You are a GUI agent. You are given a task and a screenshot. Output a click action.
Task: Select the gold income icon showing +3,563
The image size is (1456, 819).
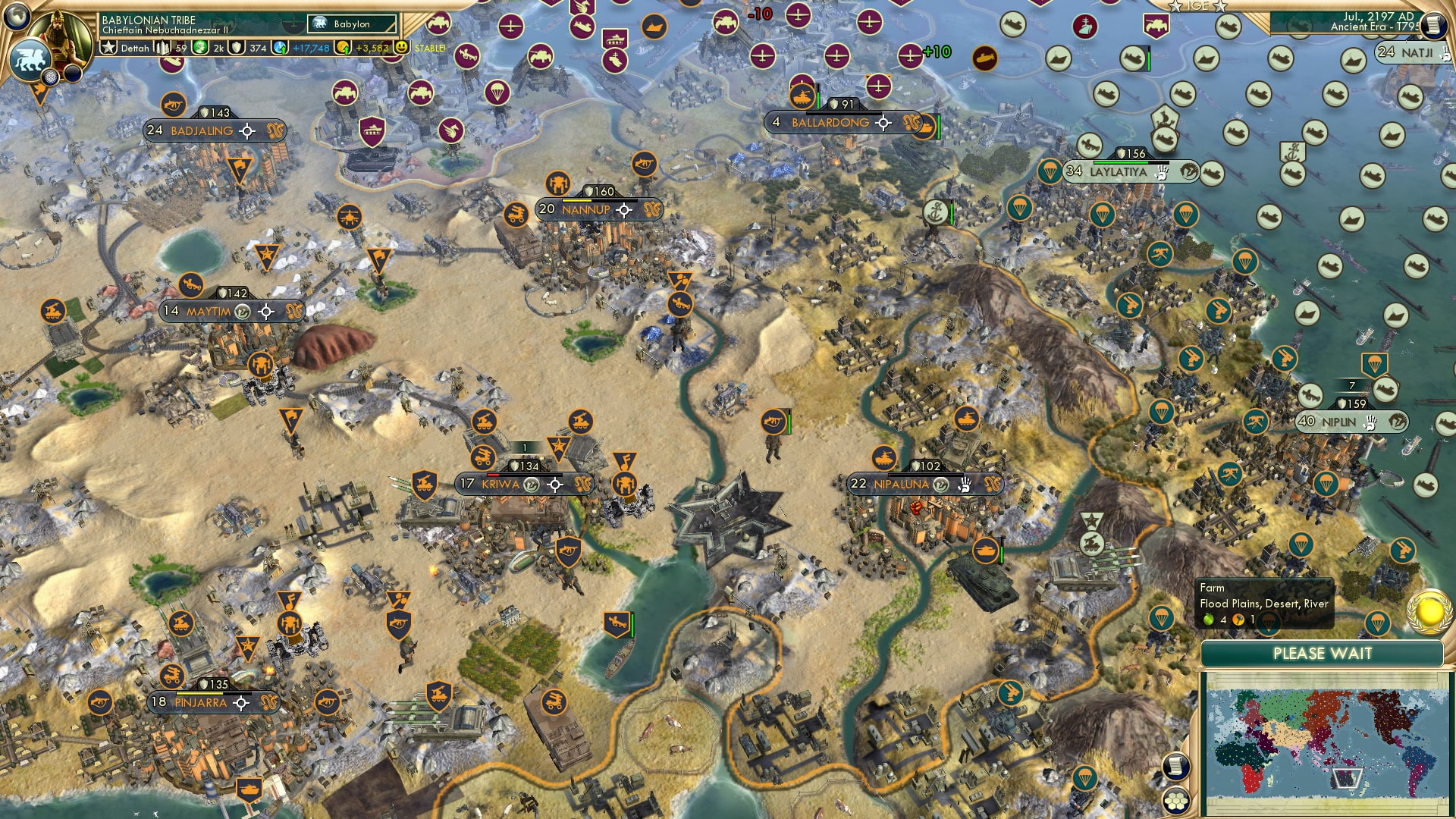pyautogui.click(x=343, y=48)
